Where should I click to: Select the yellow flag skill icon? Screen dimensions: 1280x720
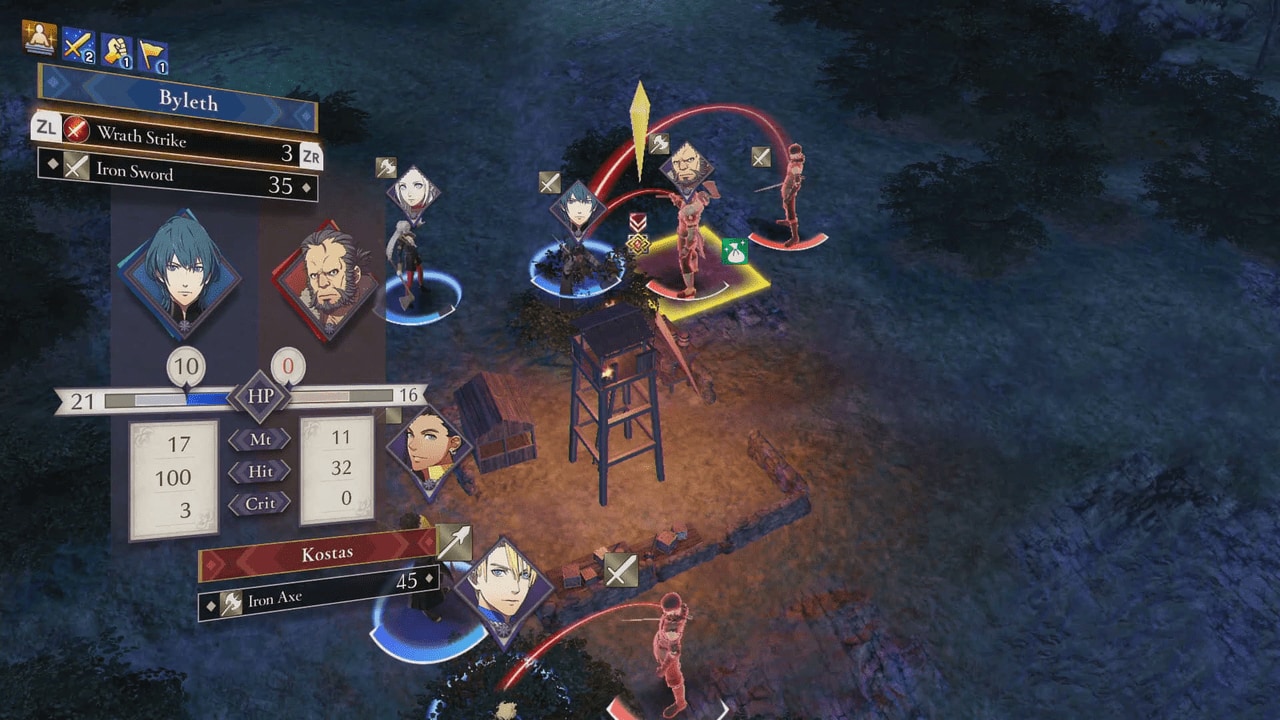(x=152, y=55)
